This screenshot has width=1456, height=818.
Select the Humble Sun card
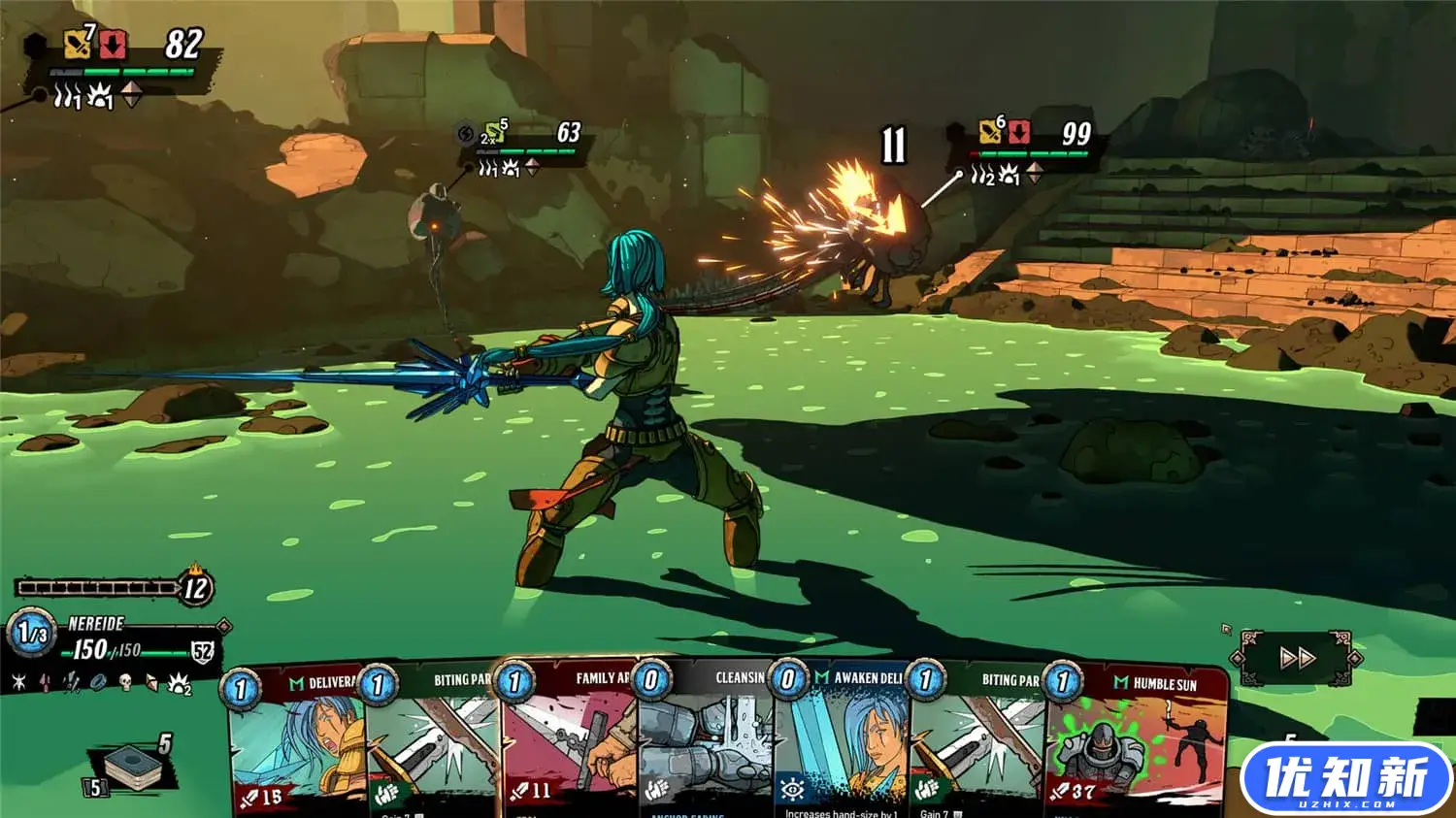[x=1136, y=745]
